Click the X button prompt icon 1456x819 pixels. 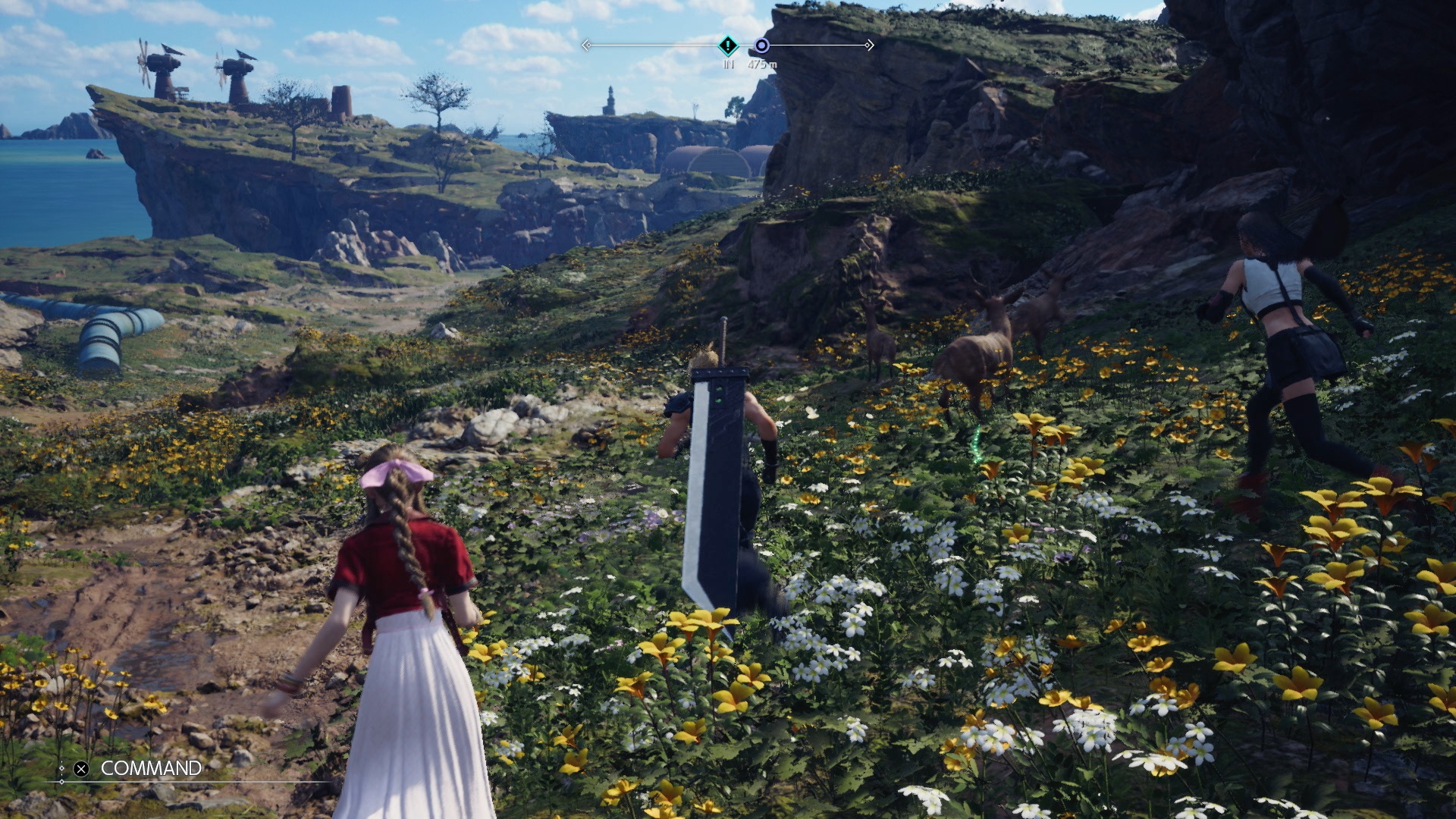tap(80, 768)
